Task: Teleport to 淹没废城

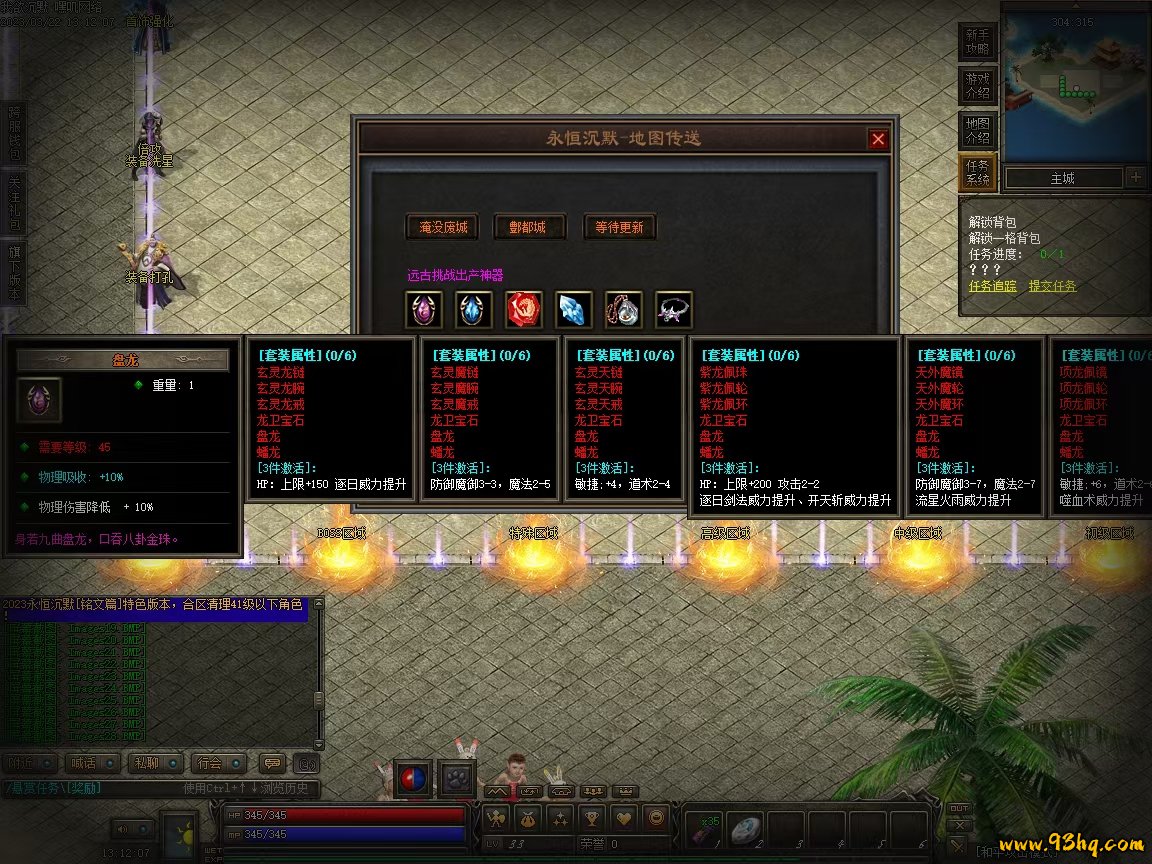Action: [441, 227]
